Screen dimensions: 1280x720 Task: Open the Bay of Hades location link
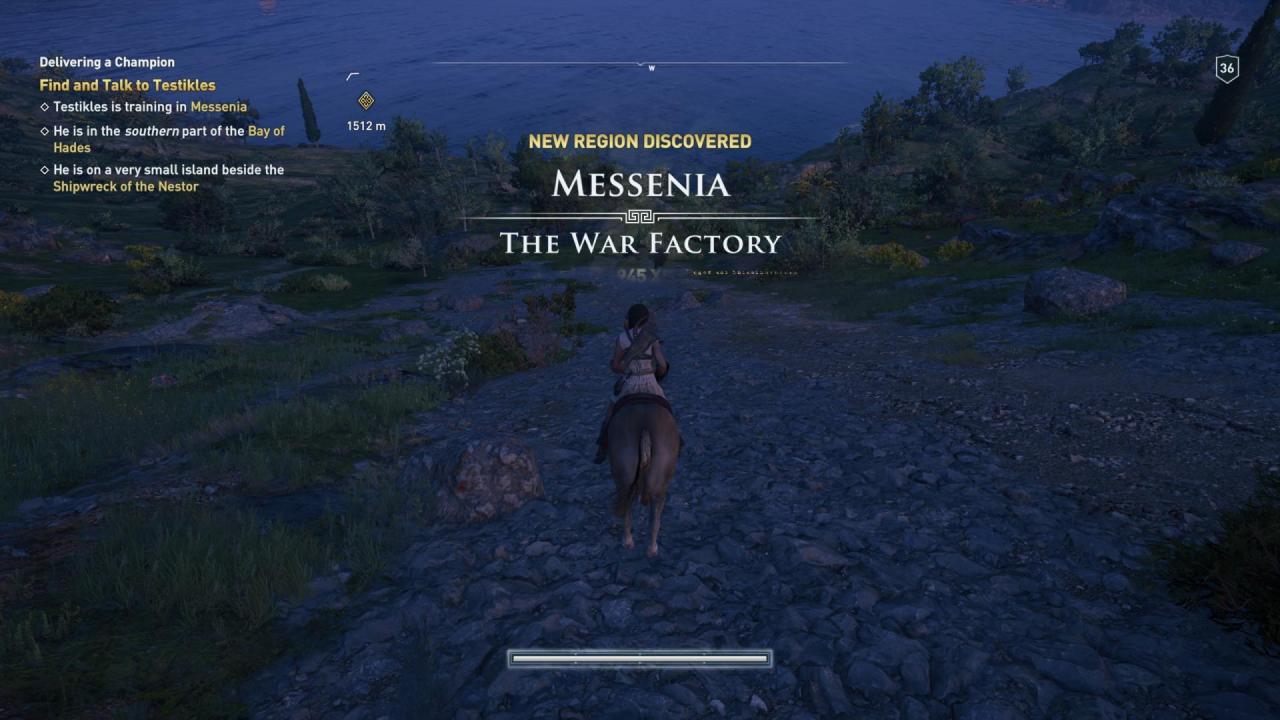264,130
